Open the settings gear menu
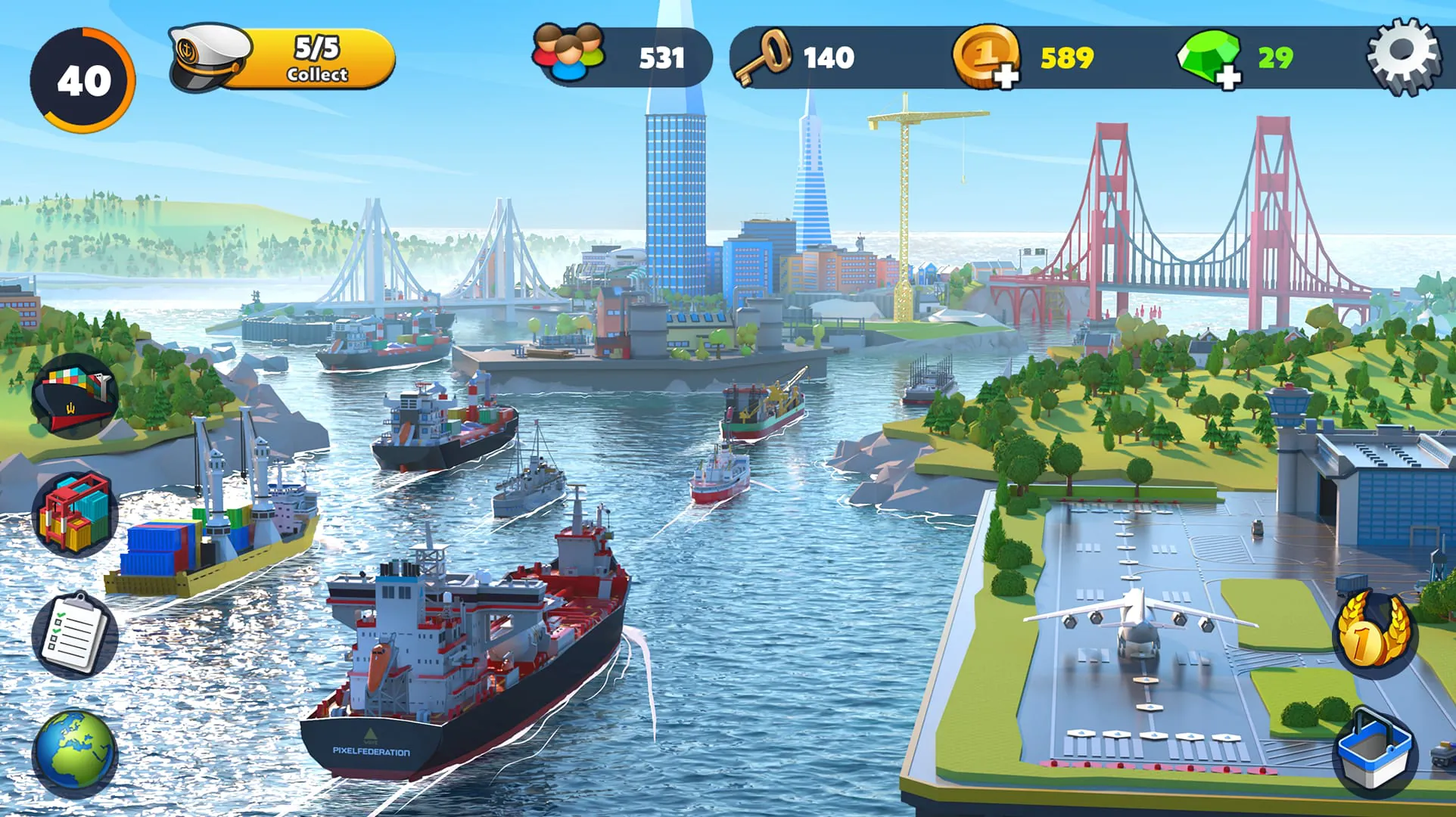This screenshot has width=1456, height=817. (1404, 54)
